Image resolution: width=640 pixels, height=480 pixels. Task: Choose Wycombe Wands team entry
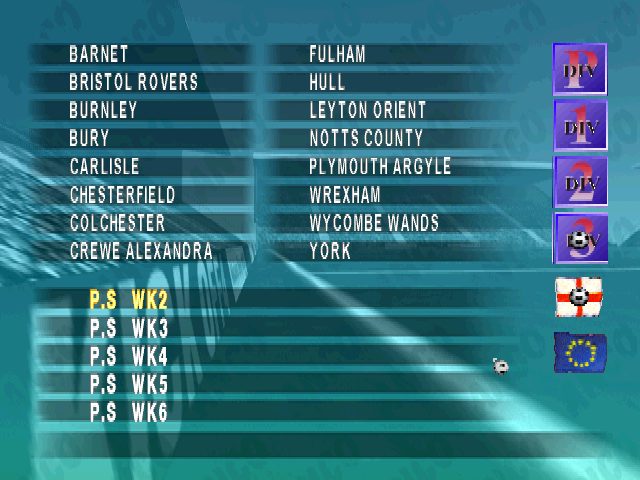pyautogui.click(x=374, y=223)
